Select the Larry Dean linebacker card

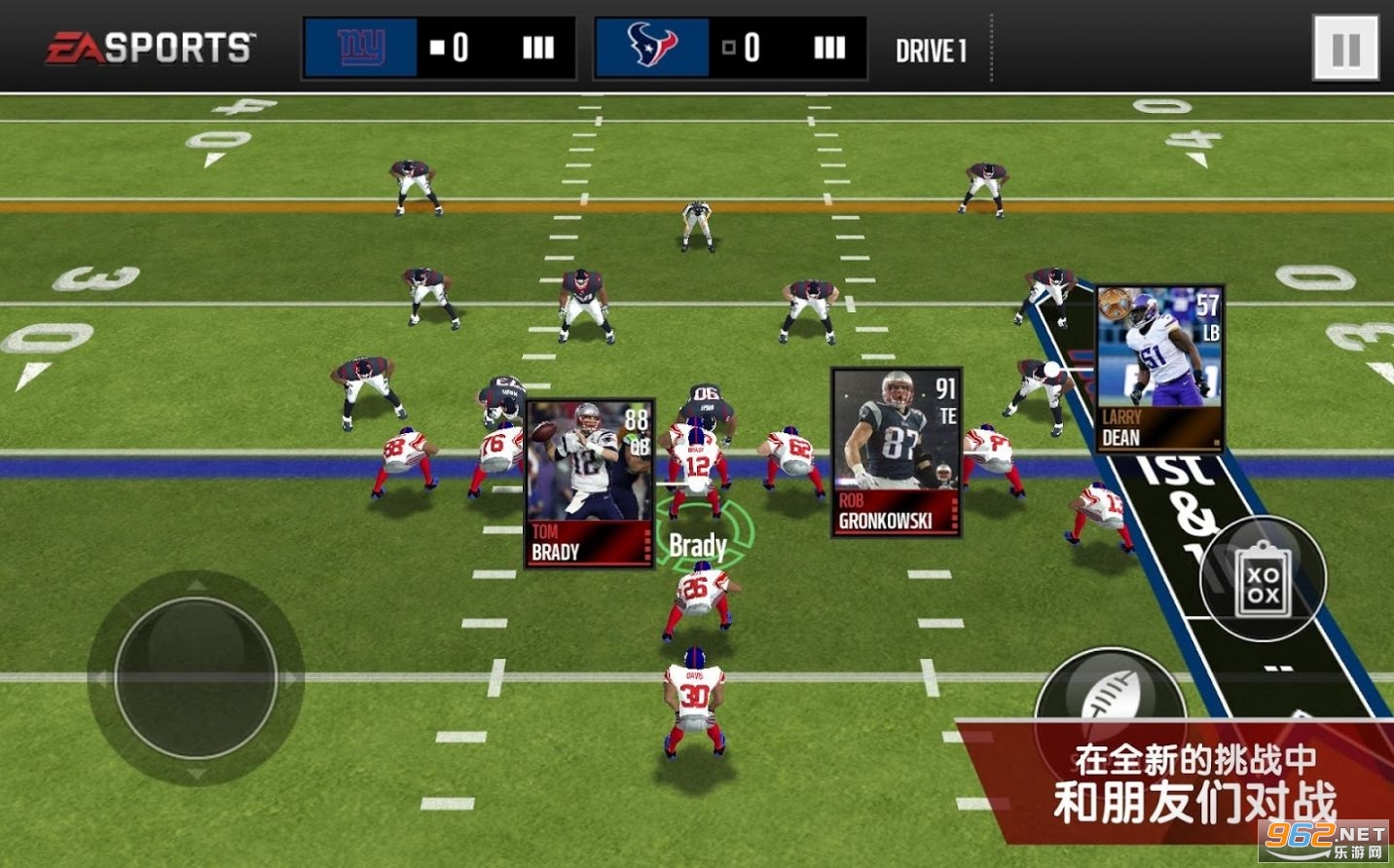(1159, 369)
